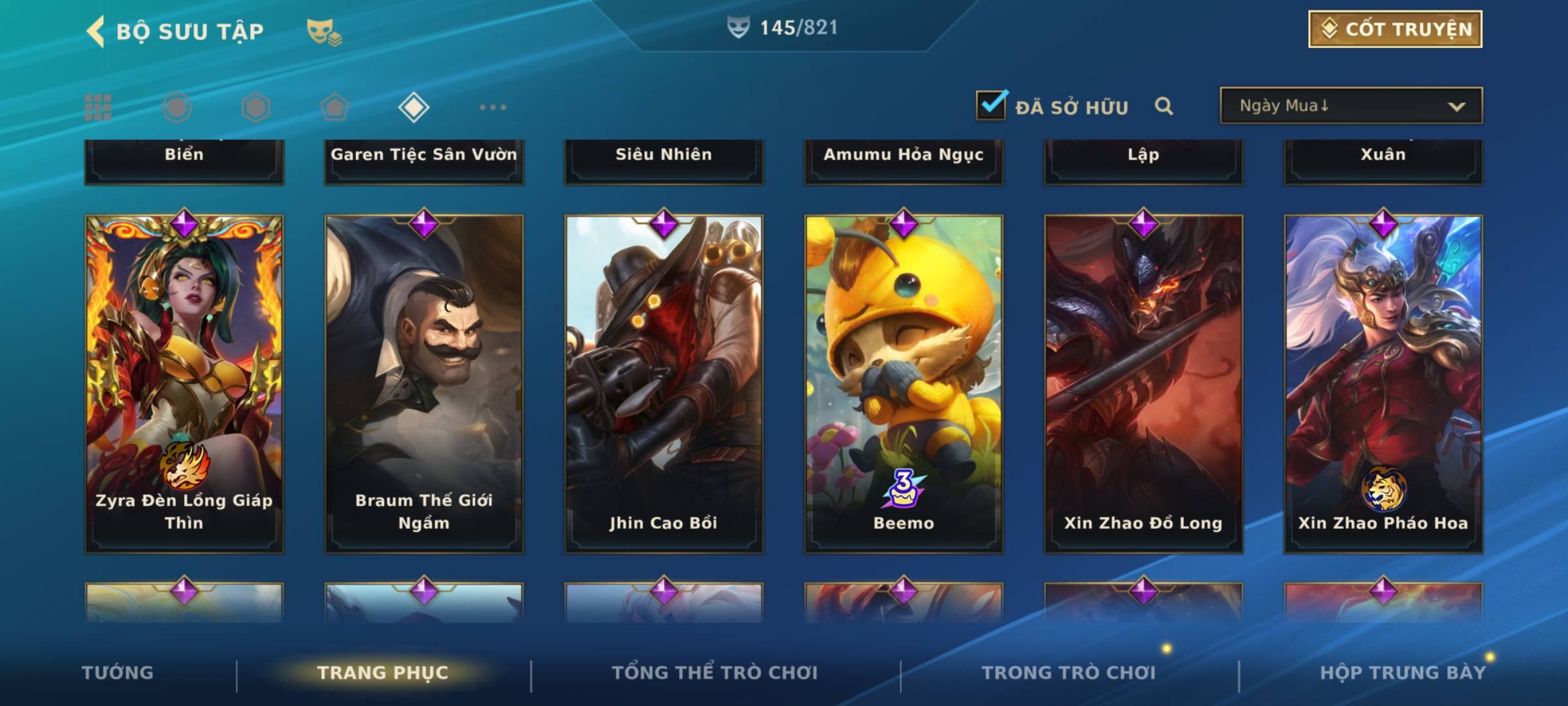Choose Xin Zhao Đồ Long skin
Image resolution: width=1568 pixels, height=706 pixels.
tap(1143, 384)
